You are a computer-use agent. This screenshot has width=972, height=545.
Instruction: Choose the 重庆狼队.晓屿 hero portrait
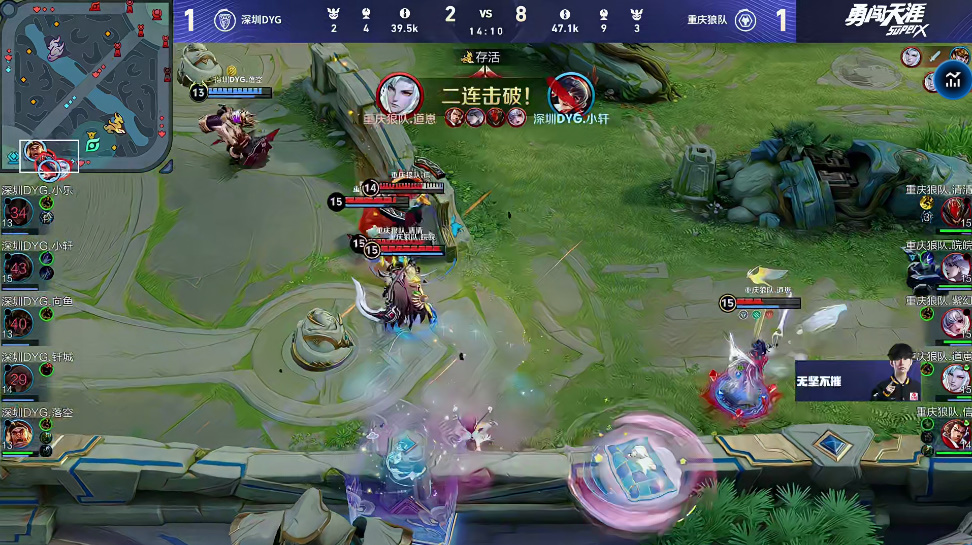coord(957,267)
